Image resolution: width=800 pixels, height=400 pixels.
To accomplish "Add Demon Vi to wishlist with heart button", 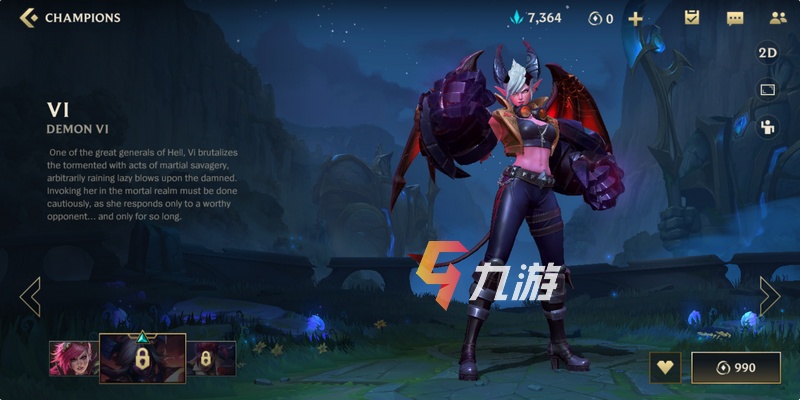I will (664, 367).
